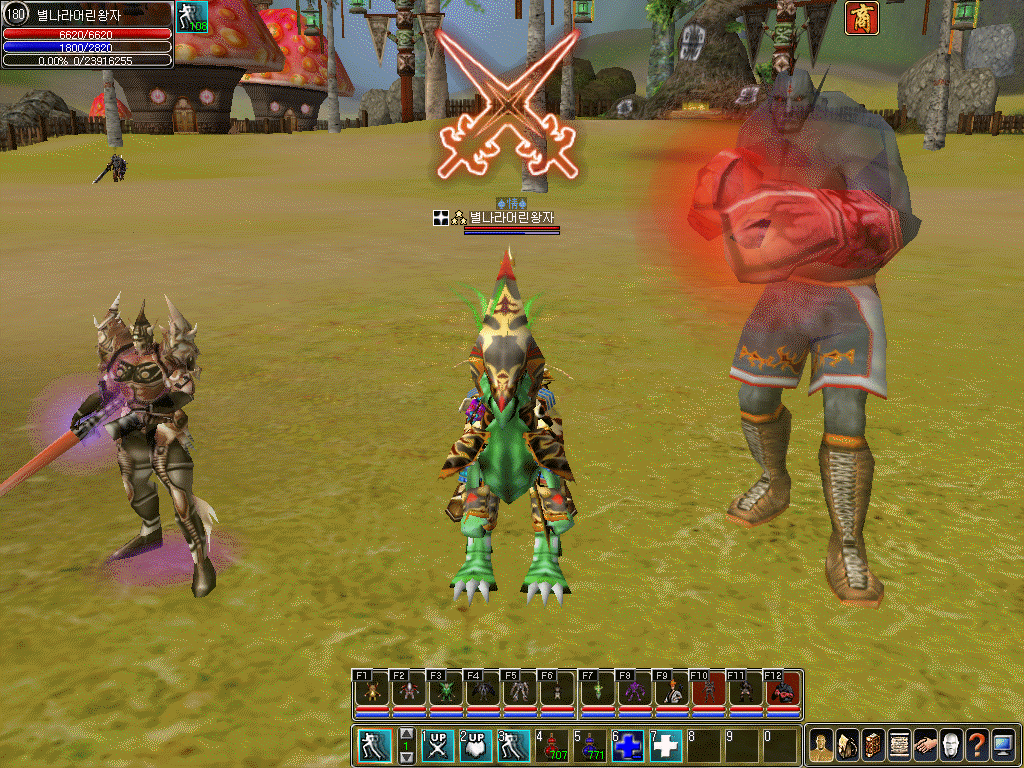Screen dimensions: 1024x768
Task: Open the character portrait menu icon
Action: (x=820, y=746)
